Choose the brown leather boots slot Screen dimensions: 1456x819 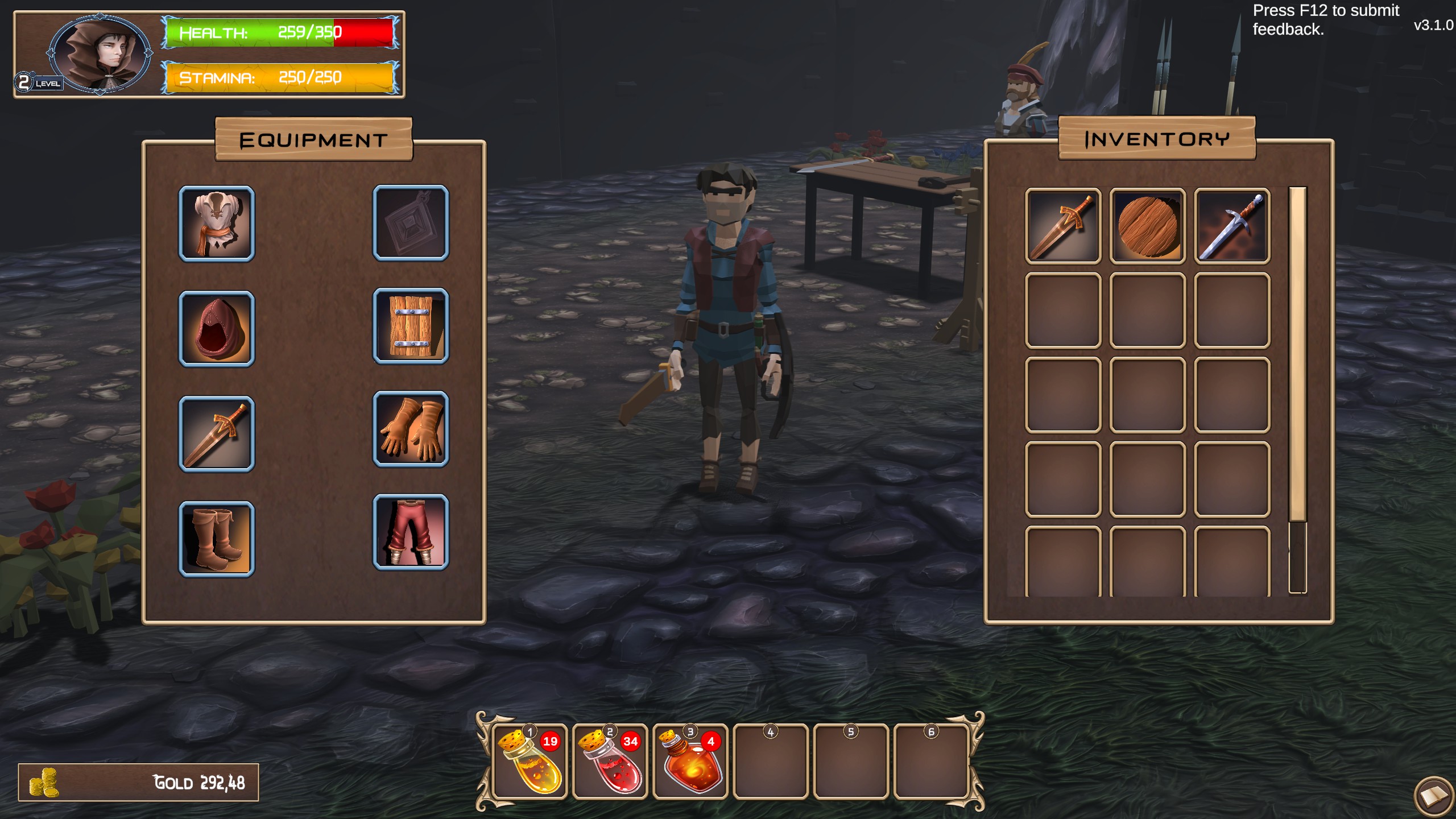217,539
